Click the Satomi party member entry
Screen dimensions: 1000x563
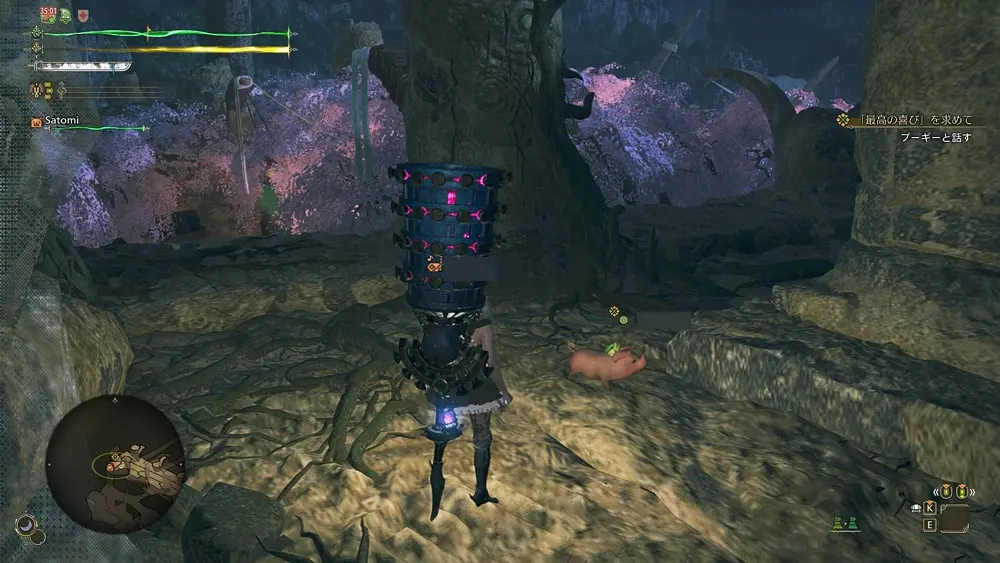click(62, 121)
